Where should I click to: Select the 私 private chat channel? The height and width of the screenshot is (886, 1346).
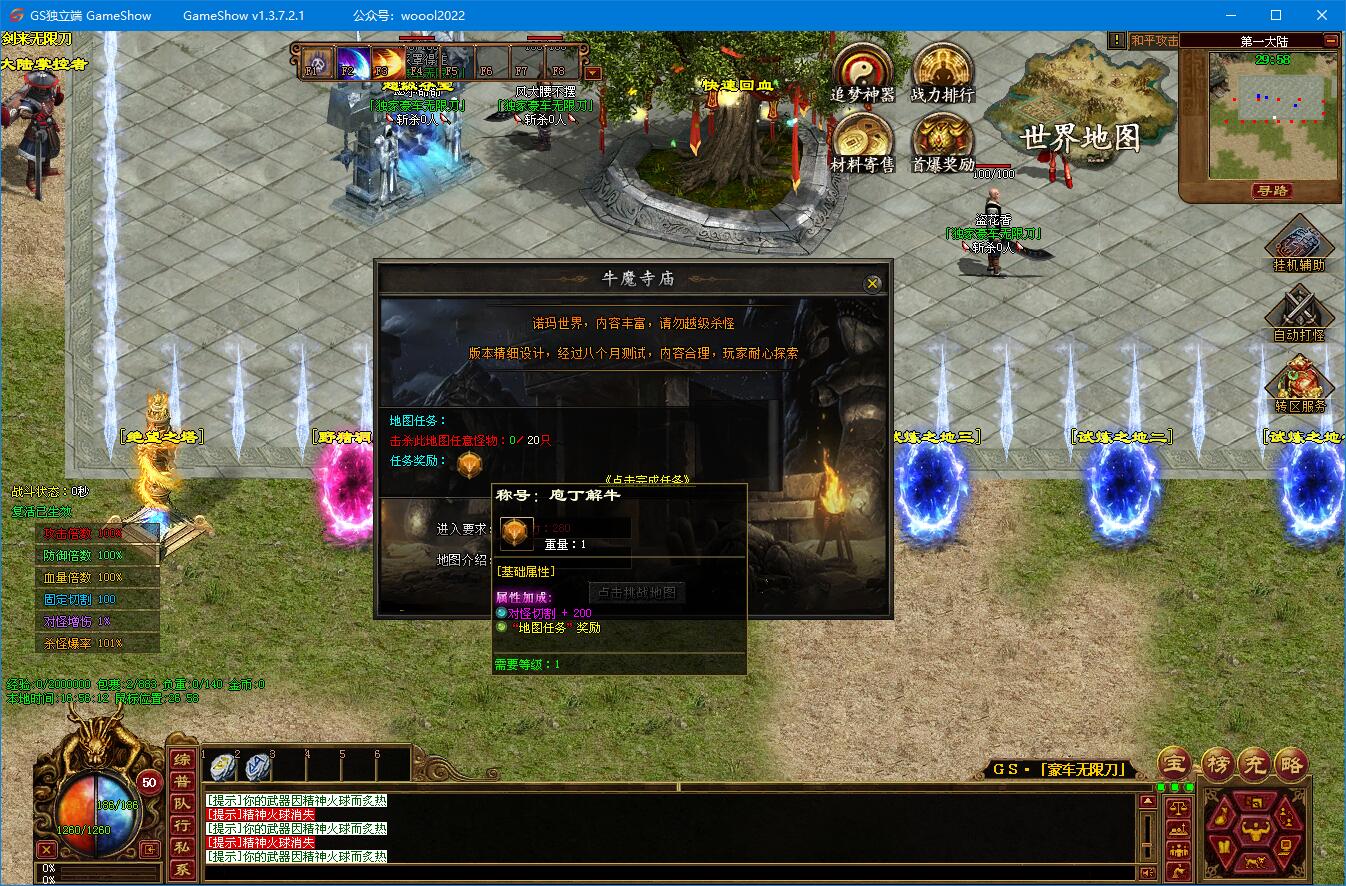click(x=182, y=848)
